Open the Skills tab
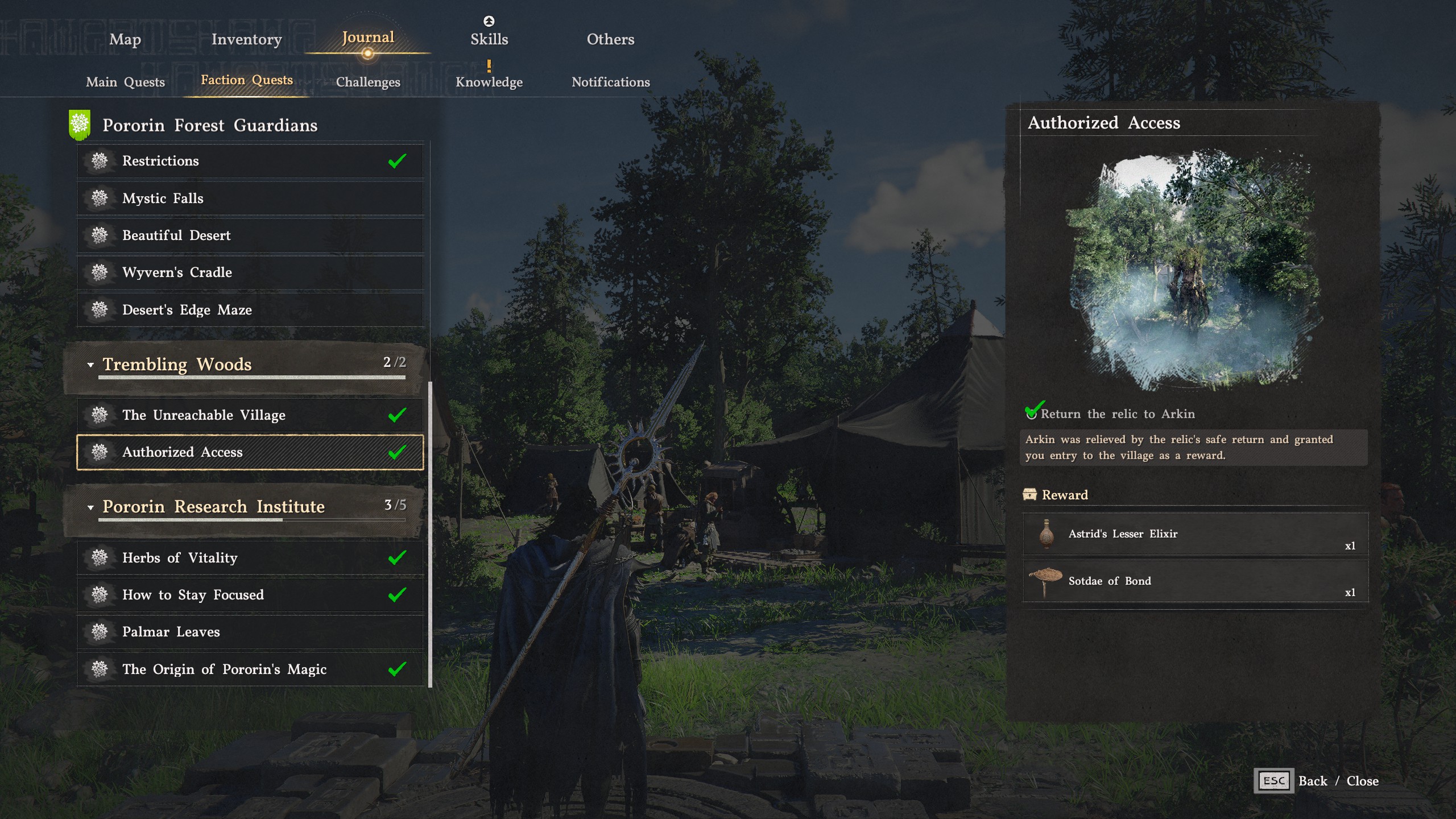This screenshot has width=1456, height=819. click(489, 39)
